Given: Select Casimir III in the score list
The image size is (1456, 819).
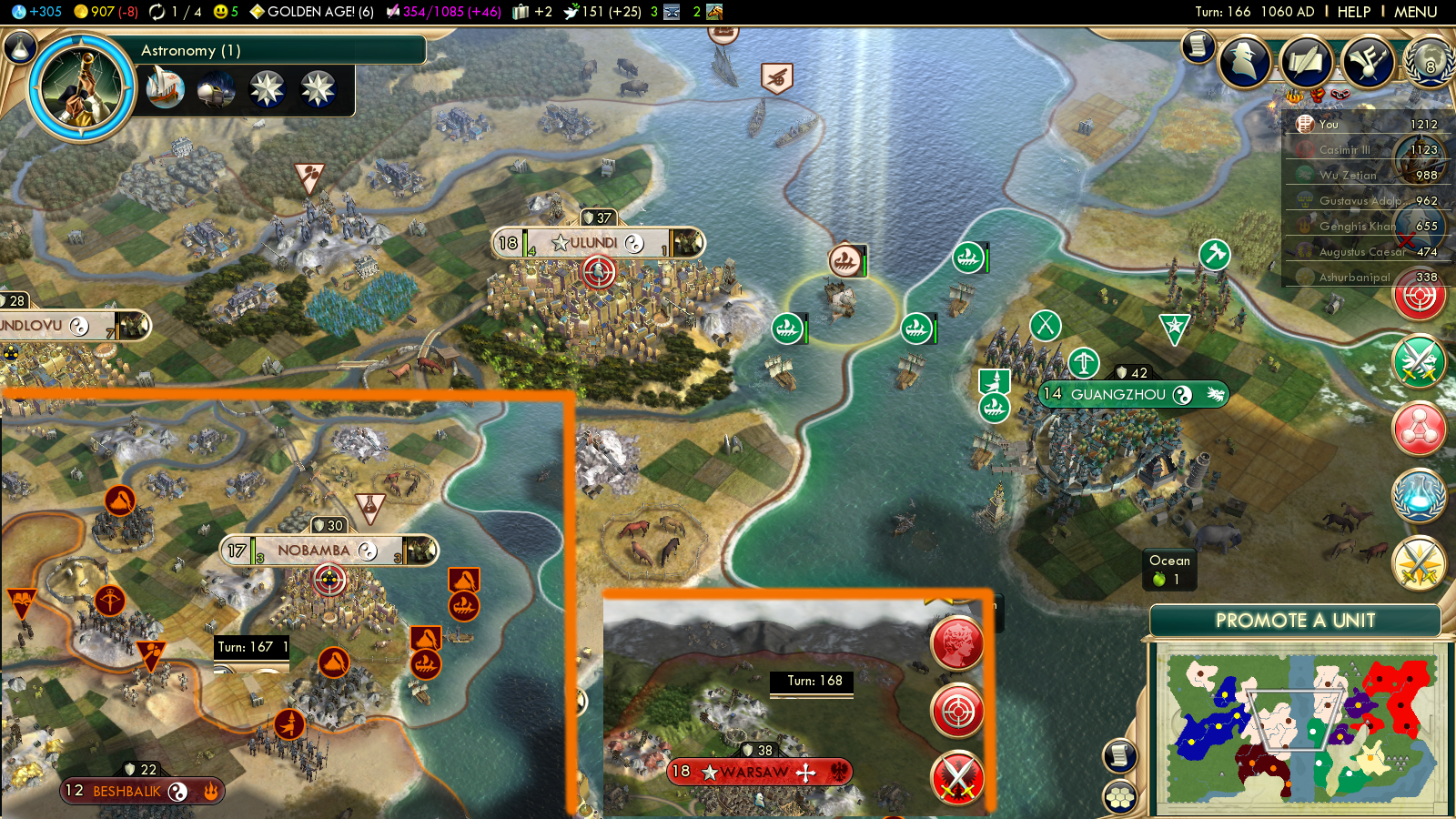Looking at the screenshot, I should point(1345,150).
